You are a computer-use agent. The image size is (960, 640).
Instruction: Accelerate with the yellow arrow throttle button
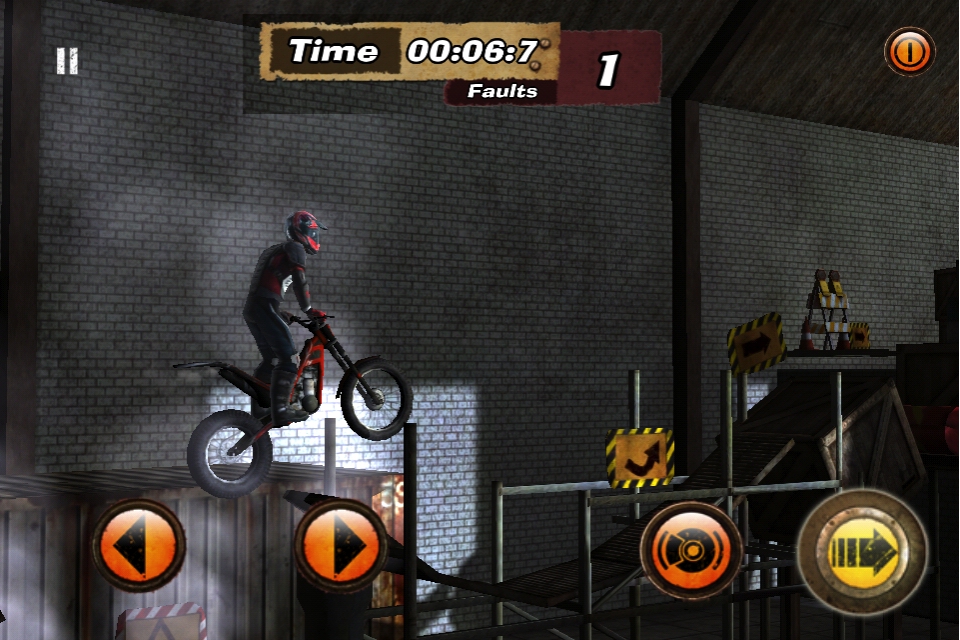click(x=863, y=551)
